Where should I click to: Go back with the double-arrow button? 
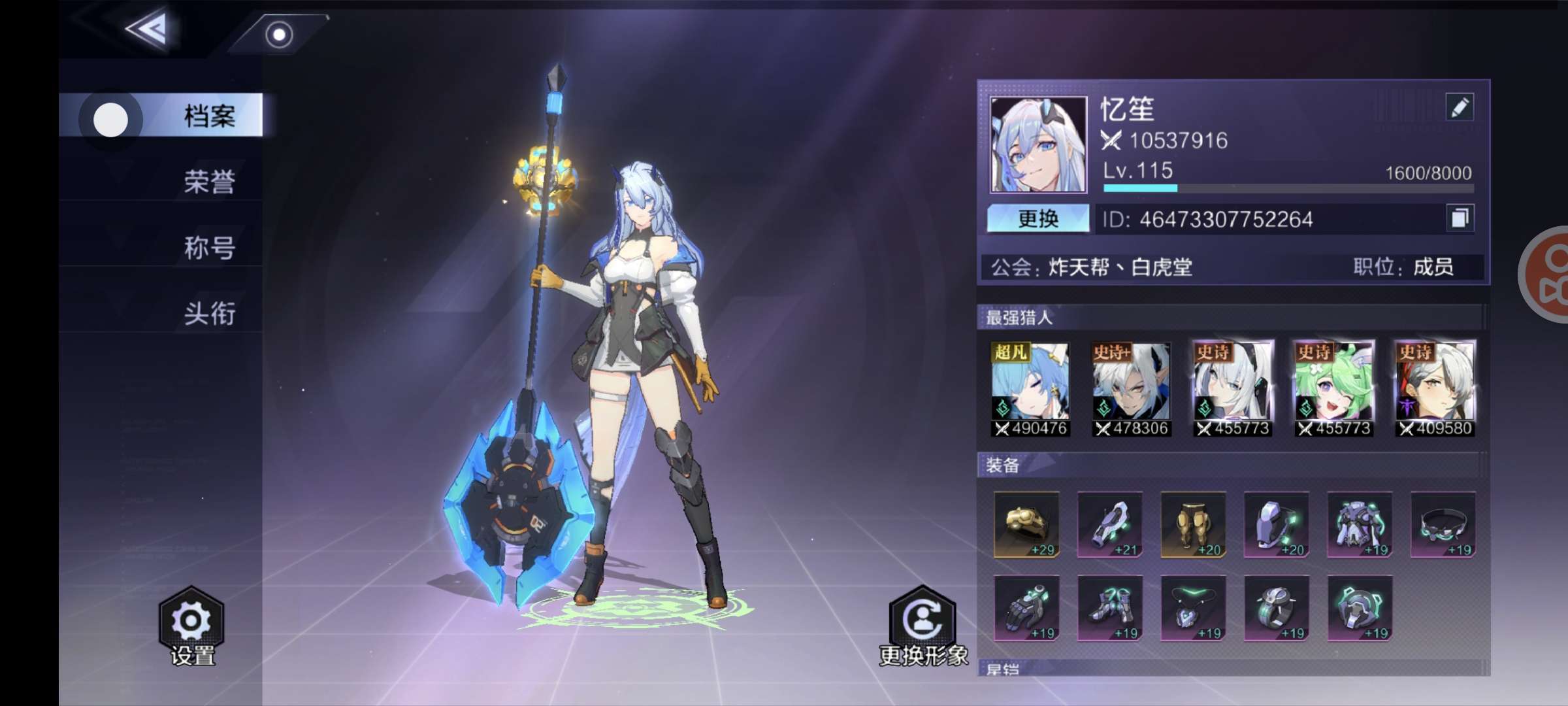(148, 28)
